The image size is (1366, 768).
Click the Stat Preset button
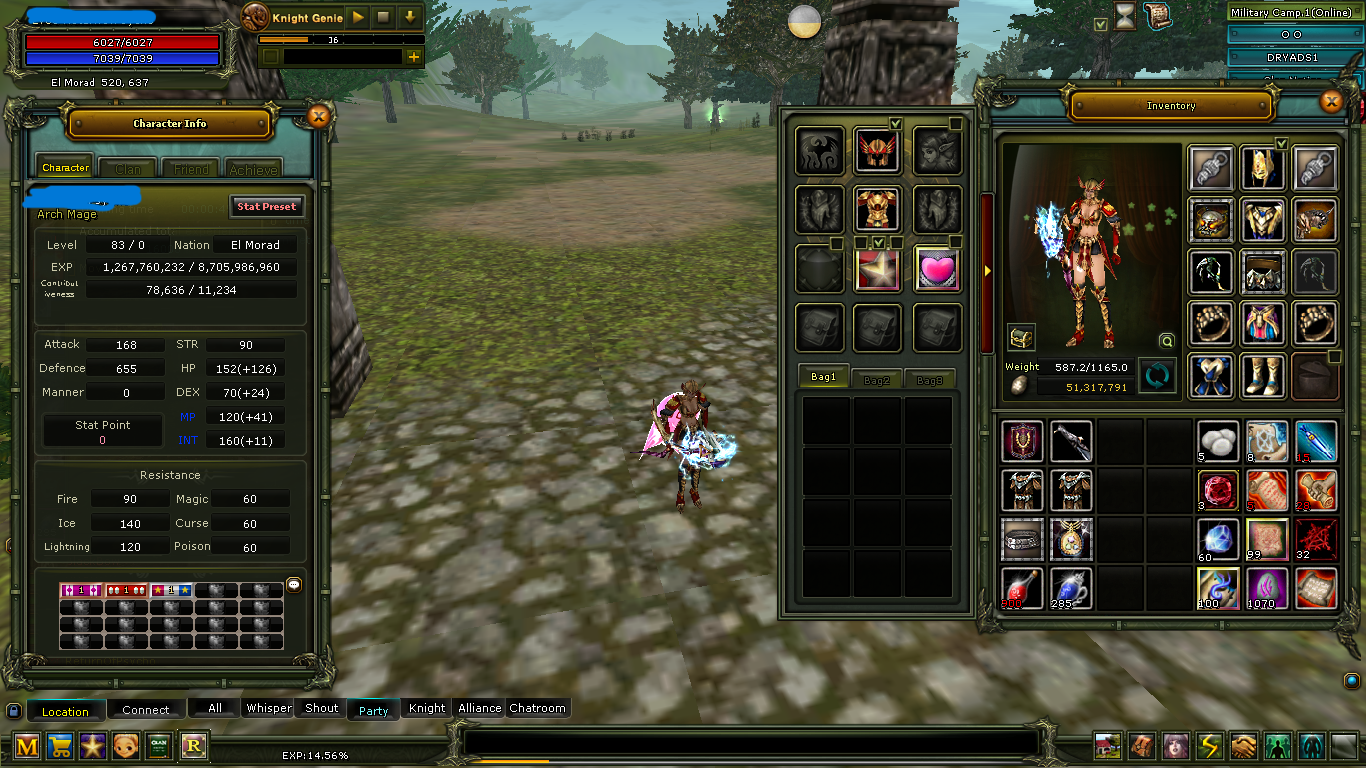click(266, 207)
